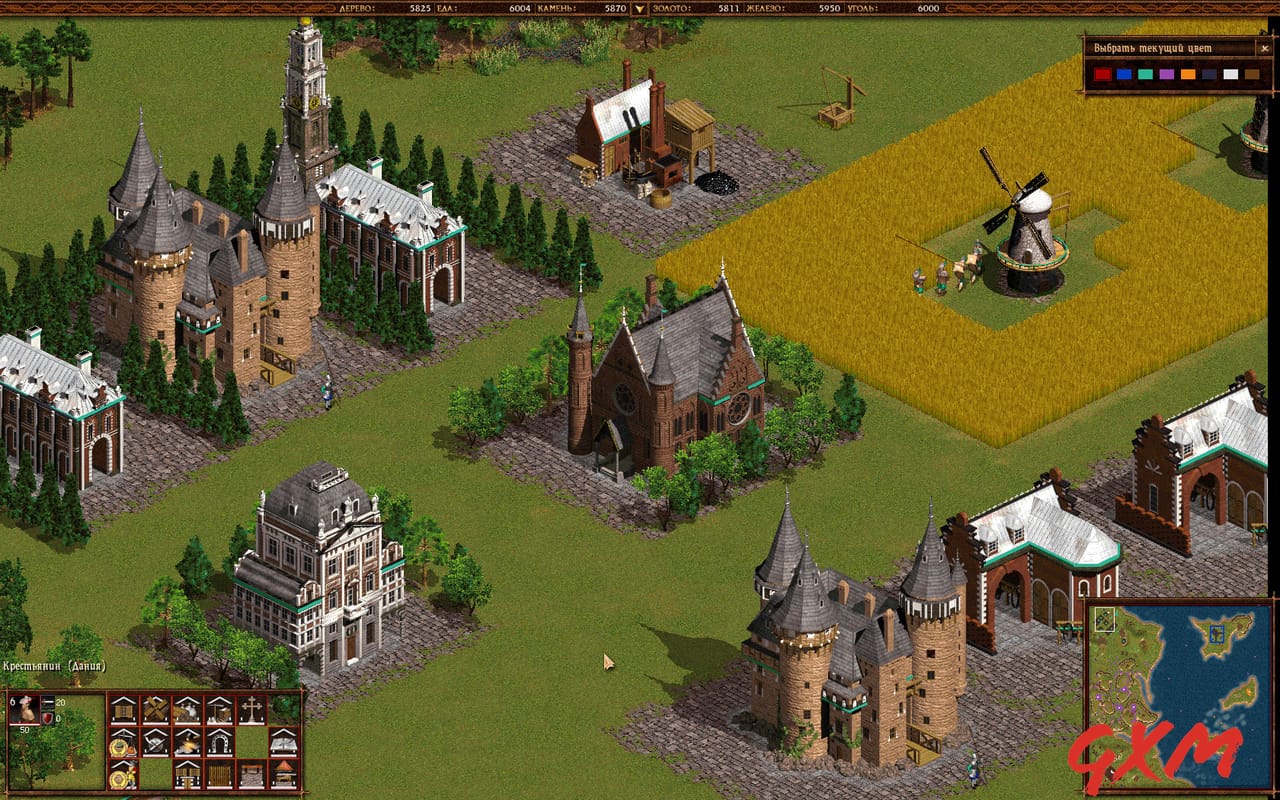Select the blacksmith building icon
The image size is (1280, 800).
pos(187,742)
